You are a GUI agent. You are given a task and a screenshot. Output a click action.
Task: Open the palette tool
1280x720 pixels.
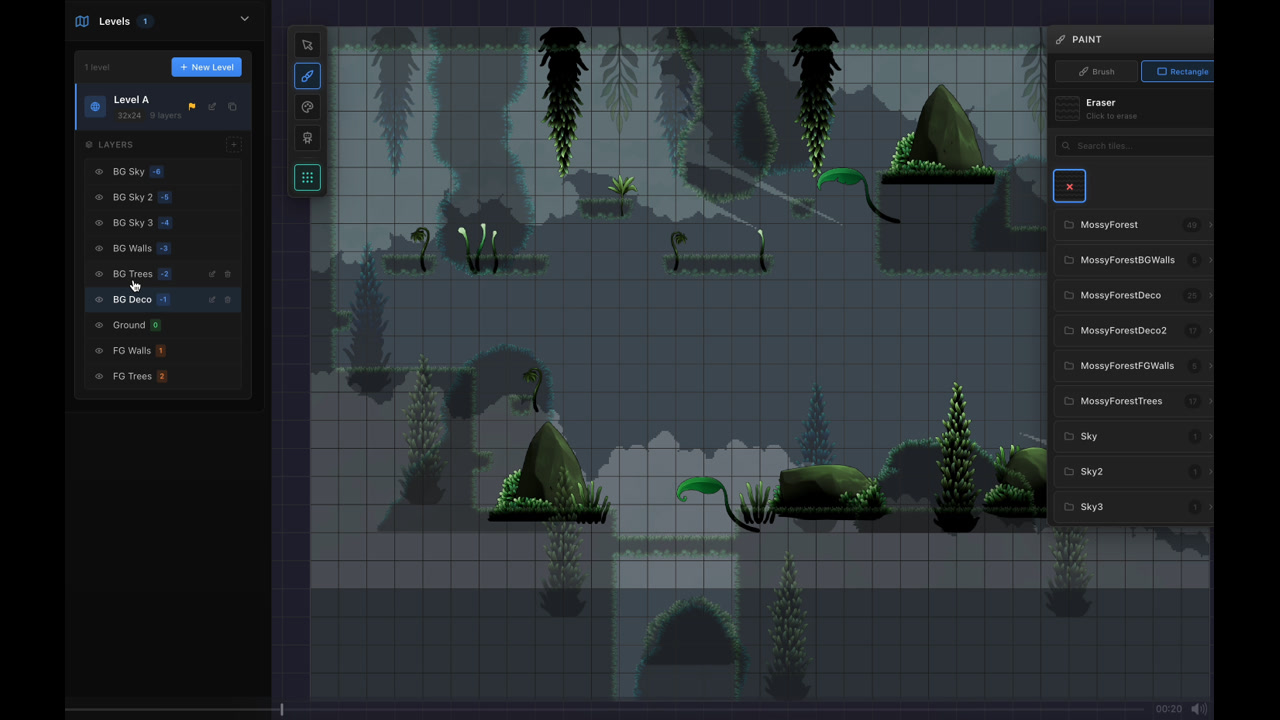click(x=307, y=107)
